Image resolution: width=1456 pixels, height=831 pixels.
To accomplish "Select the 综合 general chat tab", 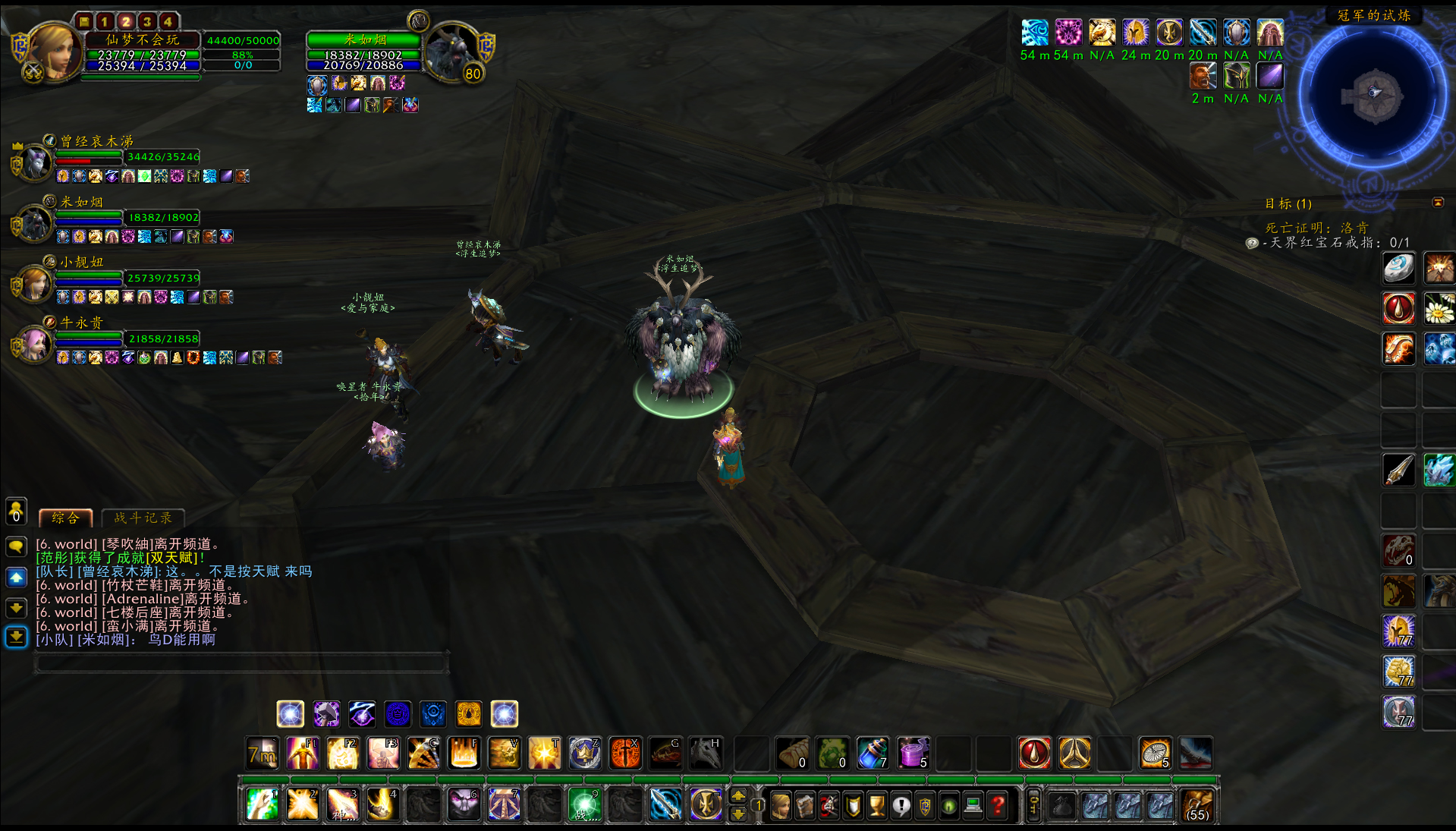I will pos(65,518).
